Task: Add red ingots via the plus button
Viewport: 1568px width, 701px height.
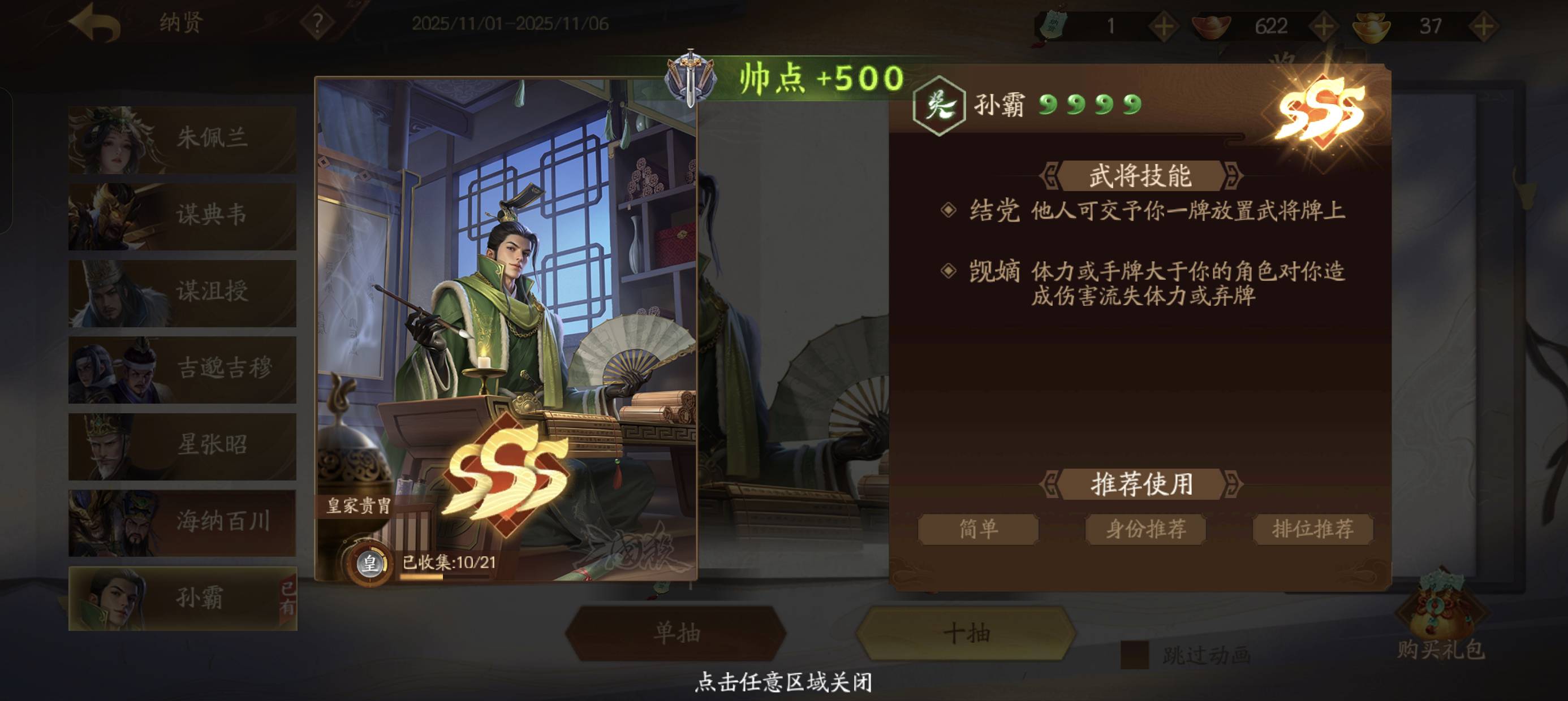Action: (x=1323, y=26)
